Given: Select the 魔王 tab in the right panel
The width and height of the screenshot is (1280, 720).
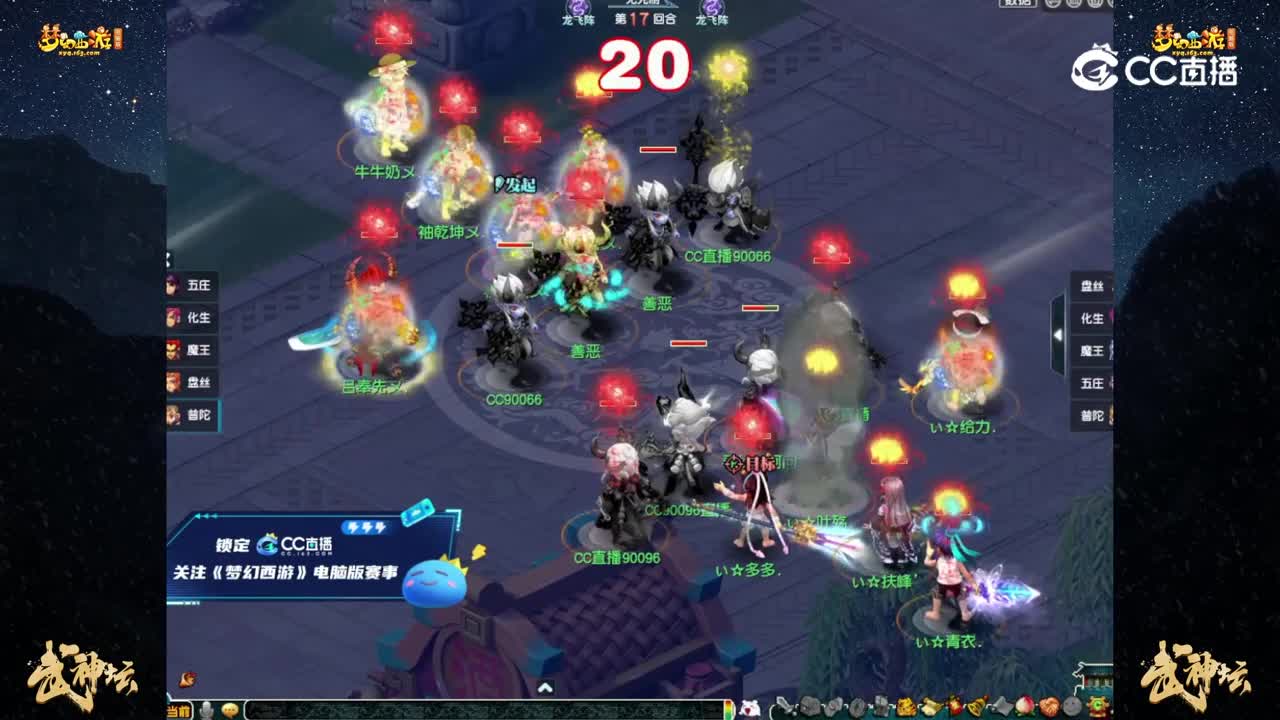Looking at the screenshot, I should pyautogui.click(x=1094, y=350).
